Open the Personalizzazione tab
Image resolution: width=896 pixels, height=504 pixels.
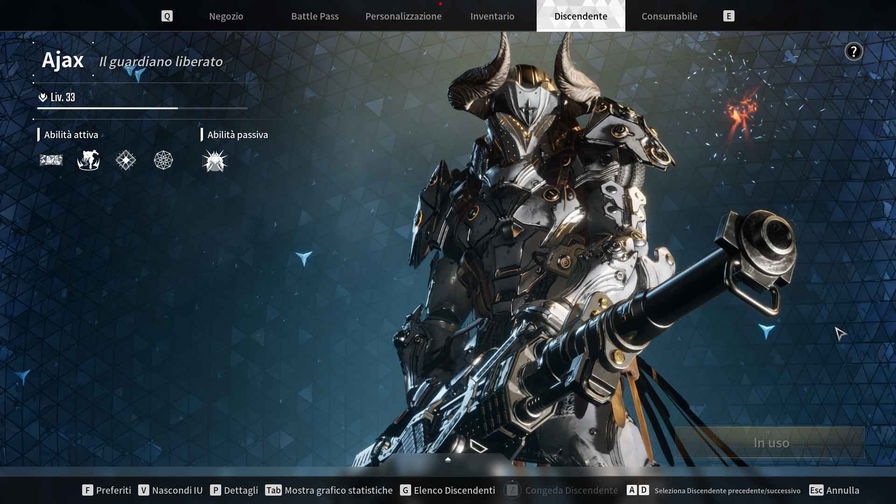(x=403, y=16)
